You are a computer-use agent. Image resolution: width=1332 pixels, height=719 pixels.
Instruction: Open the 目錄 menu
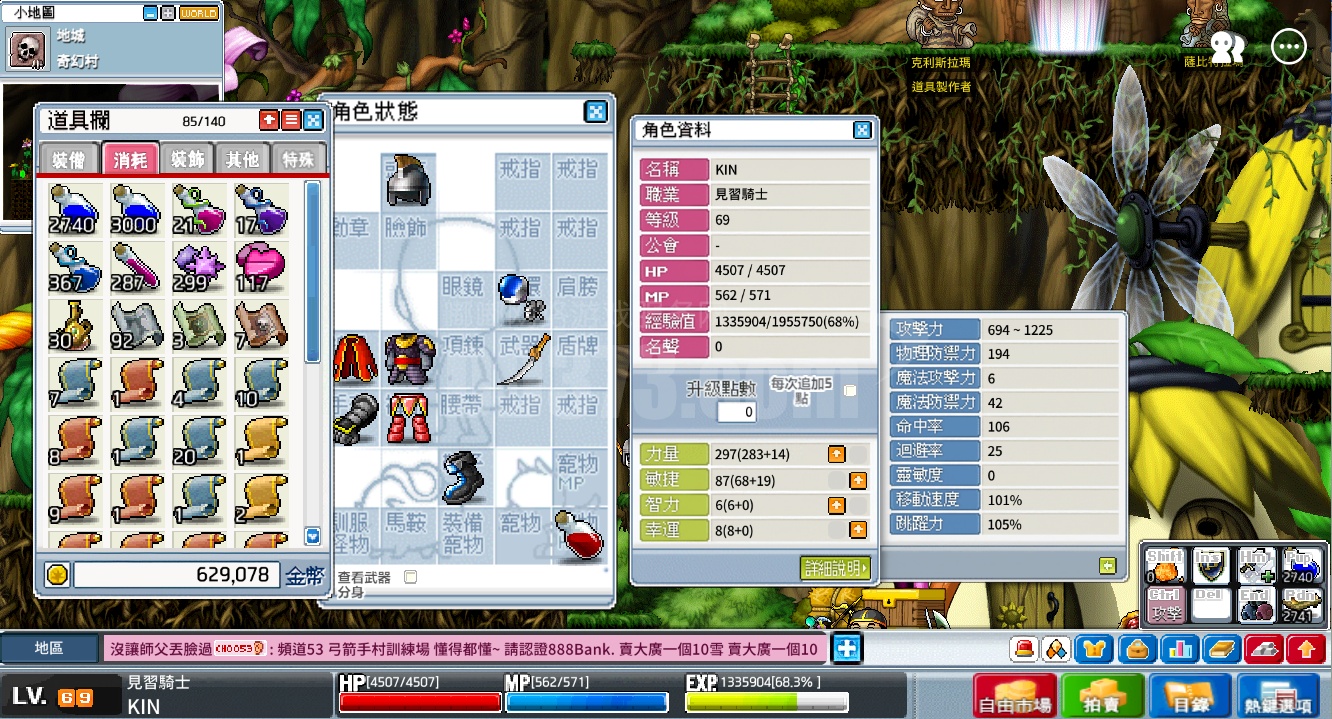coord(1190,695)
